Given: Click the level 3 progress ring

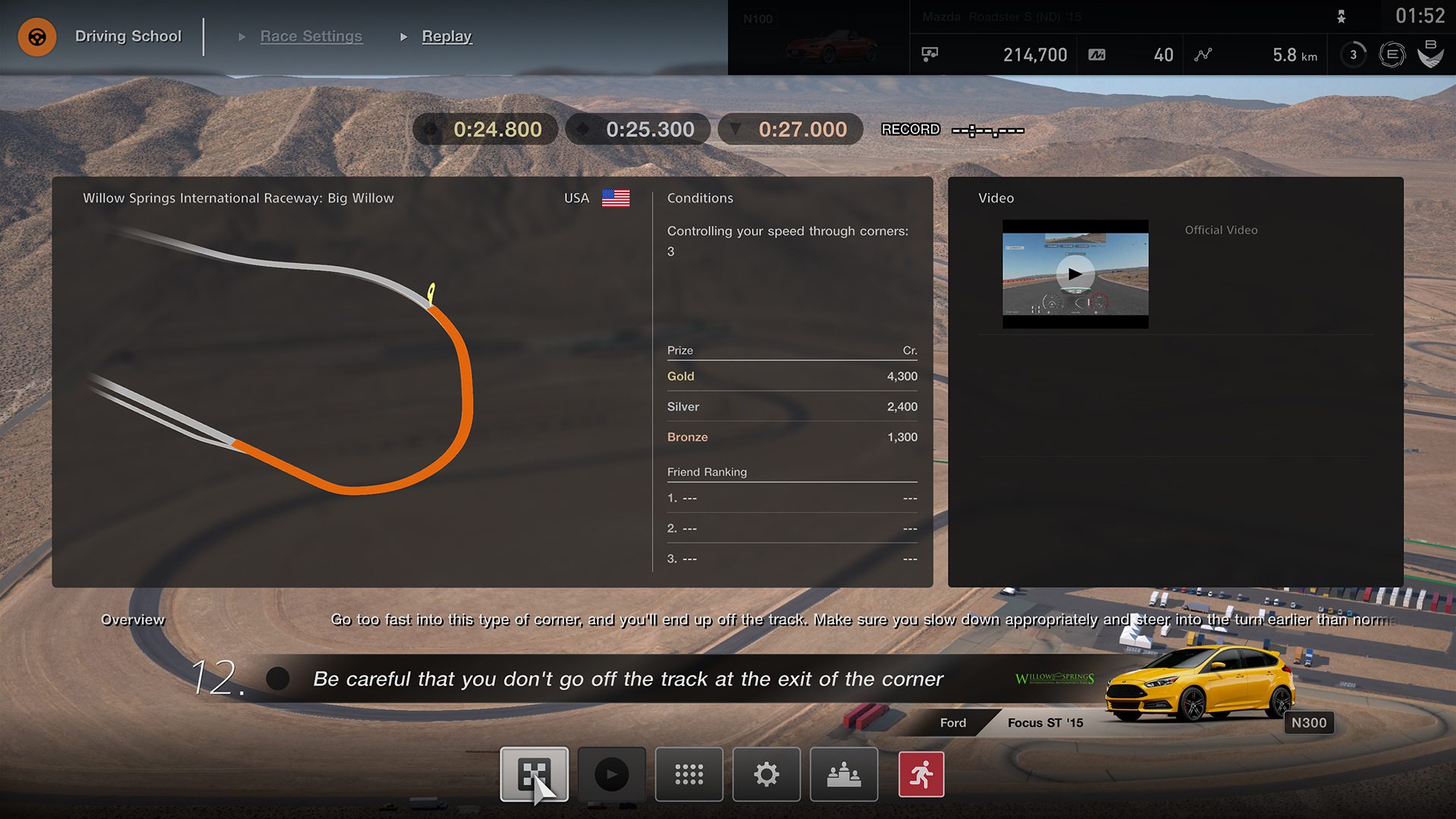Looking at the screenshot, I should 1352,54.
